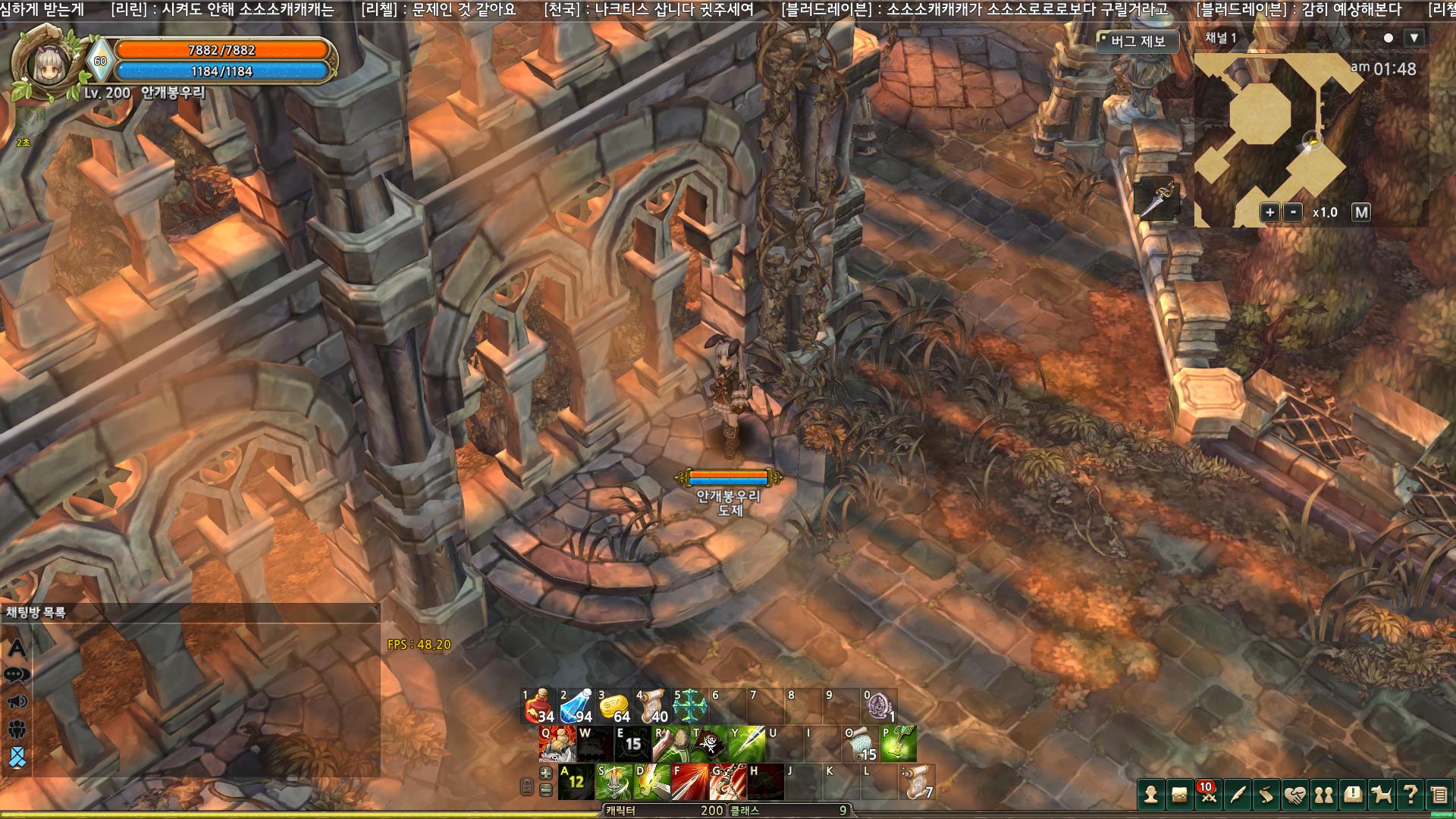Open the companion pet menu icon
Viewport: 1456px width, 819px height.
pos(1382,795)
